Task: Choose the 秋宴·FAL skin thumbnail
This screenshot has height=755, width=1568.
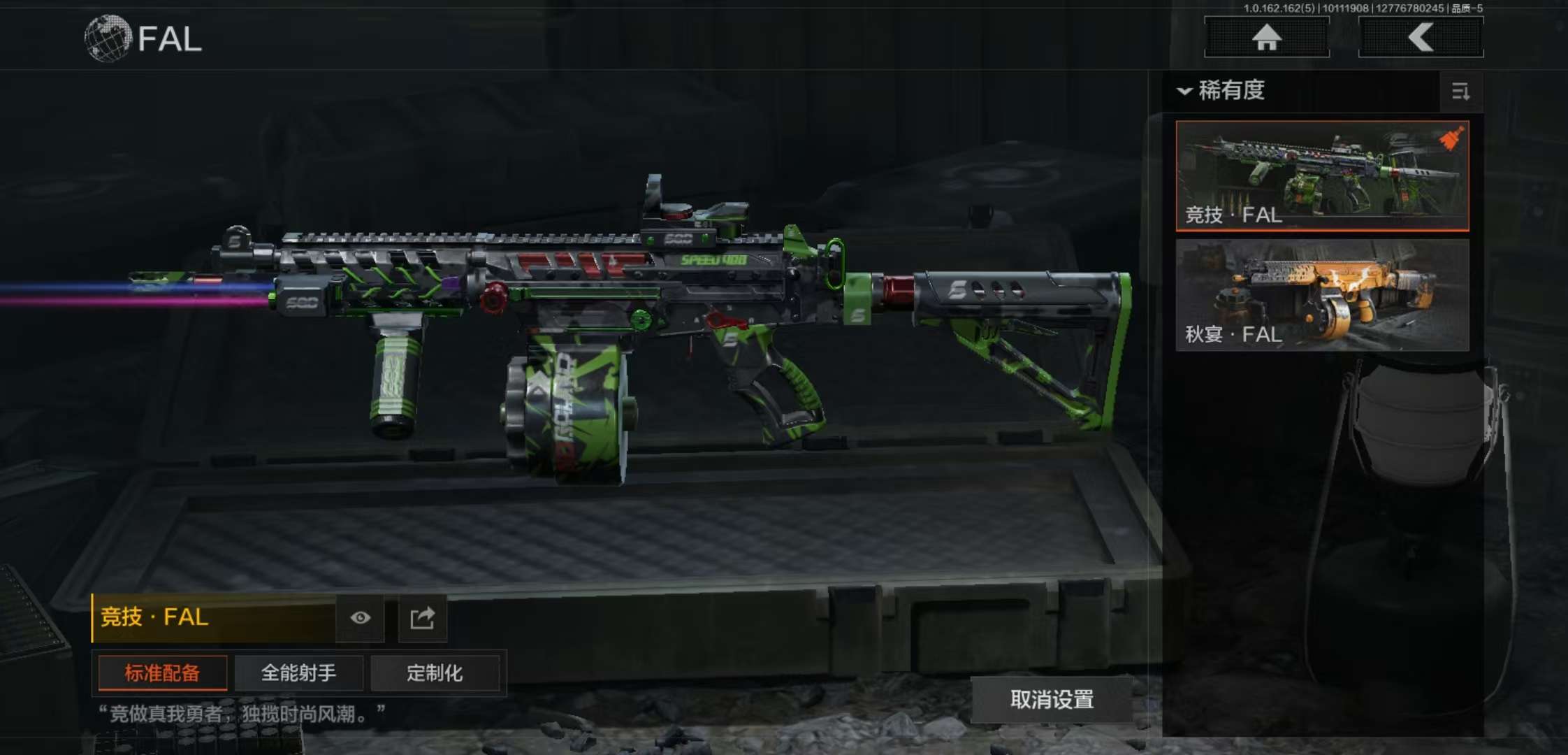Action: pyautogui.click(x=1322, y=295)
